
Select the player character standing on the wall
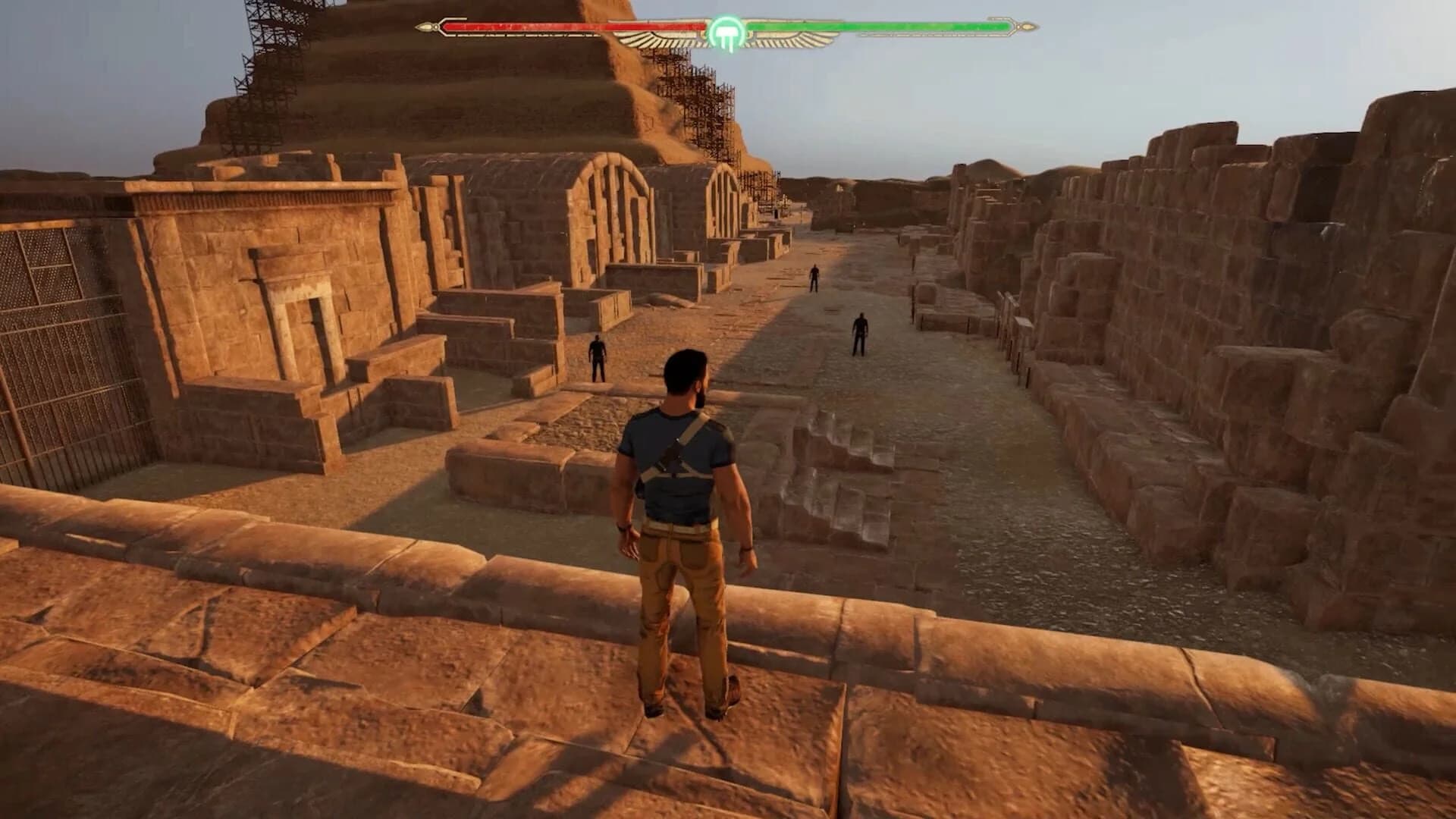point(686,531)
